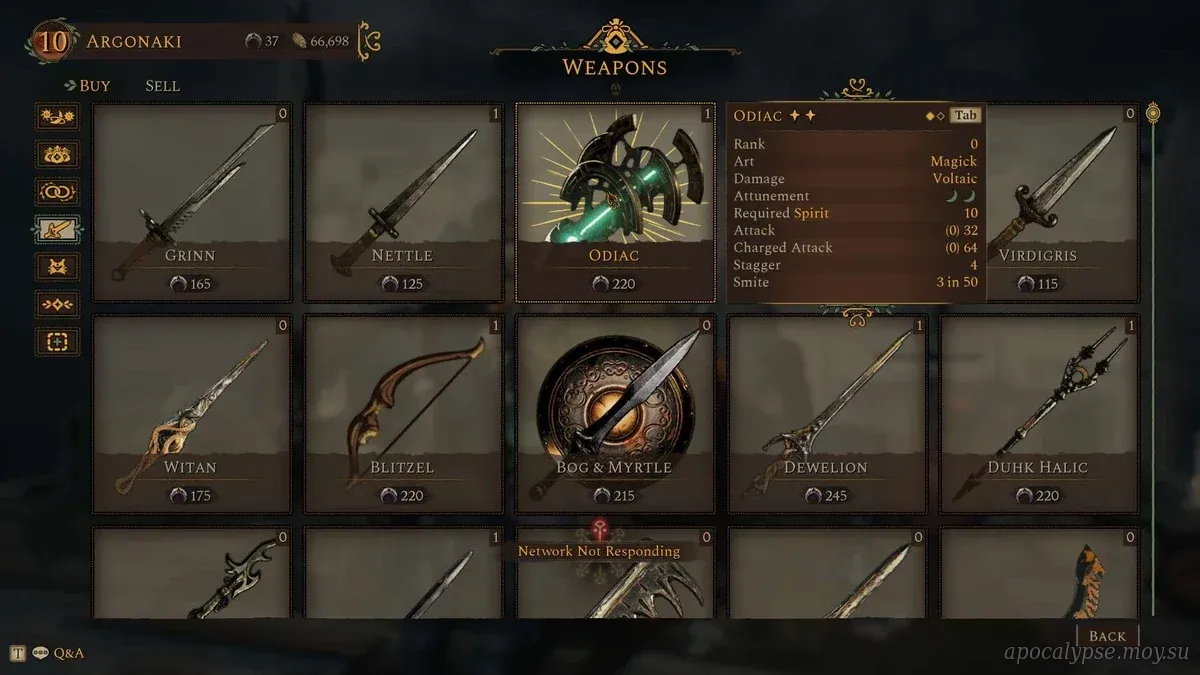This screenshot has width=1200, height=675.
Task: Choose the Nettle sword for purchase
Action: pos(403,202)
